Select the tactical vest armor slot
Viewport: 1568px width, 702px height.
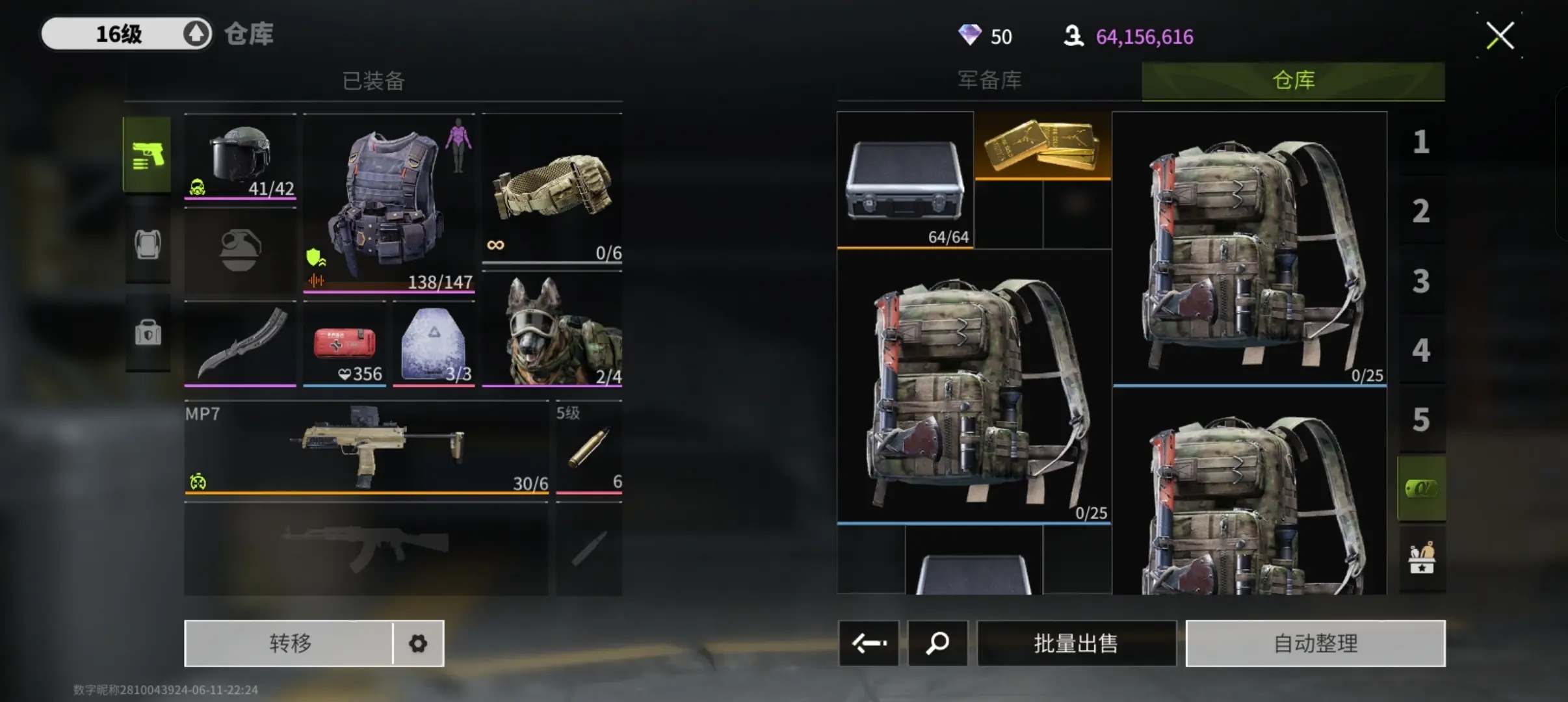pyautogui.click(x=389, y=203)
